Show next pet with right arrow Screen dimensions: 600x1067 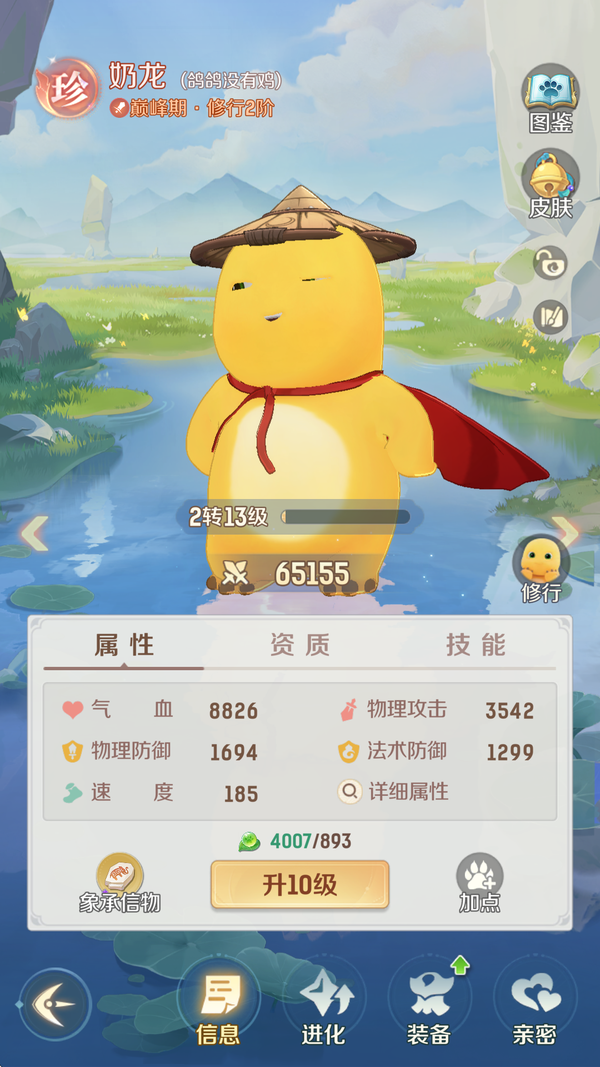pos(566,533)
